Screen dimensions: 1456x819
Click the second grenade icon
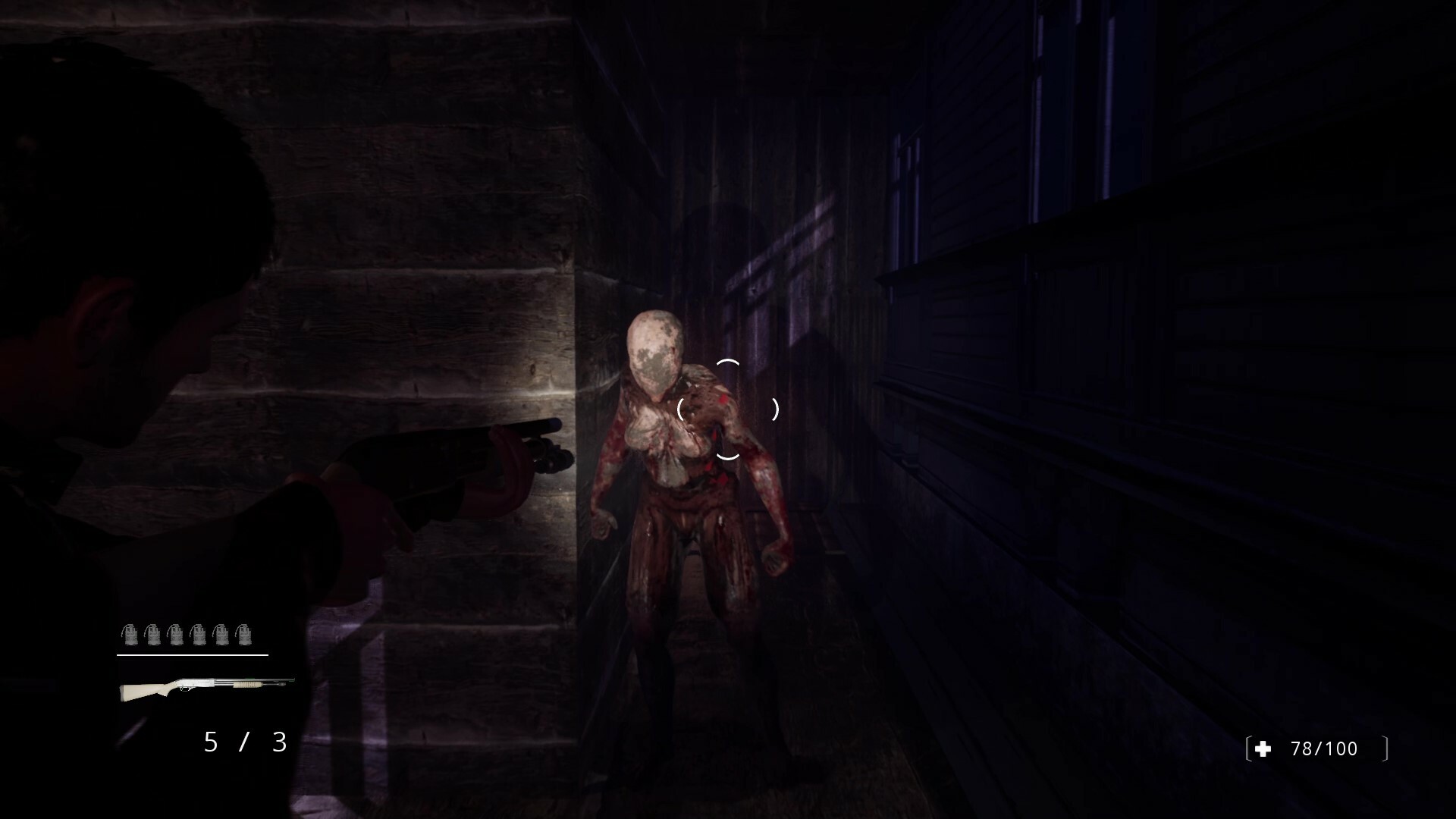[x=153, y=634]
